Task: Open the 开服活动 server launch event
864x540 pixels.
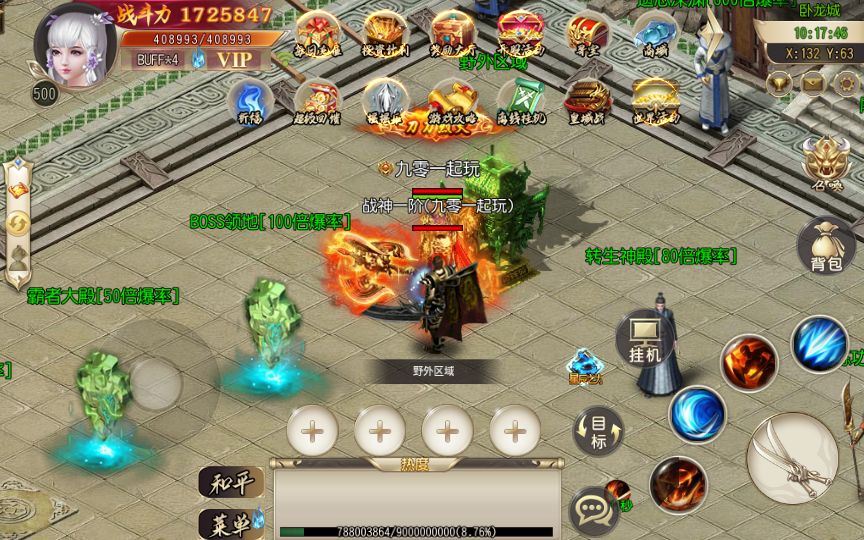Action: (x=520, y=35)
